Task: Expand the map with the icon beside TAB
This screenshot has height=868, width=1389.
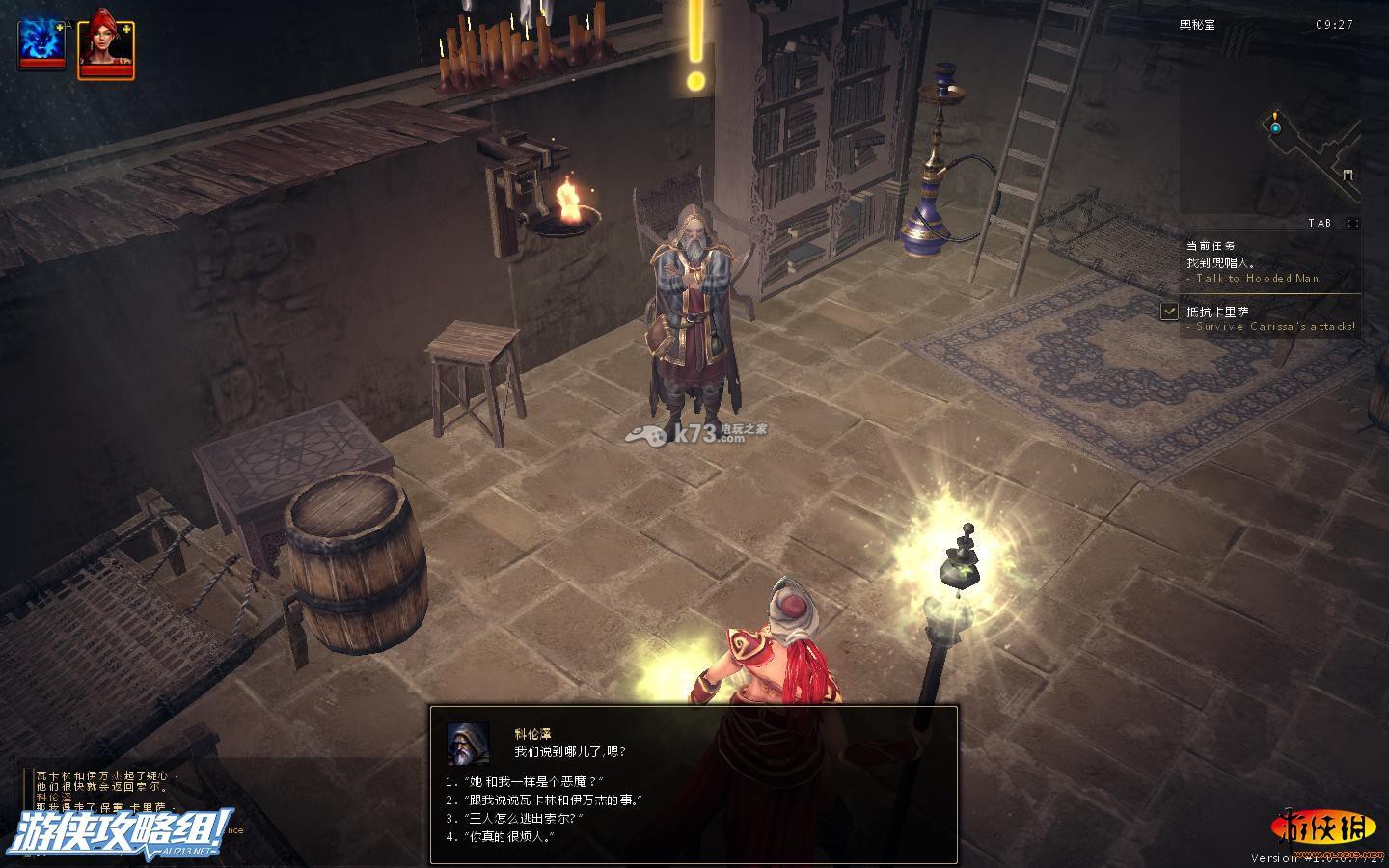Action: (x=1352, y=223)
